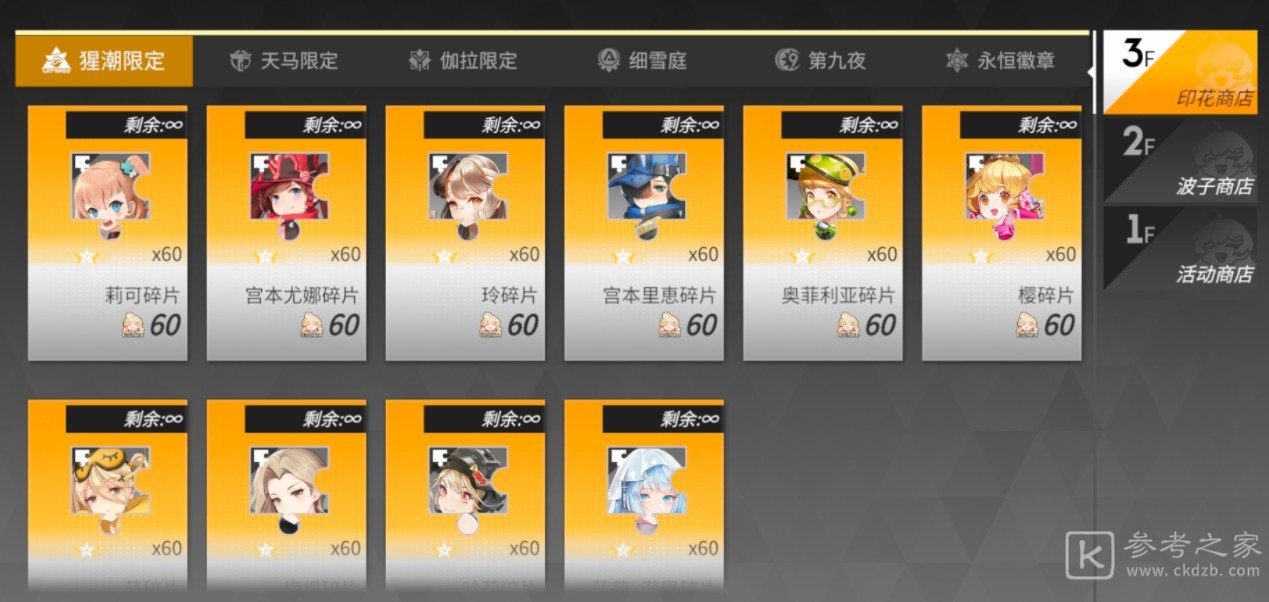1269x602 pixels.
Task: Switch to the 第九夜 tab
Action: coord(820,61)
